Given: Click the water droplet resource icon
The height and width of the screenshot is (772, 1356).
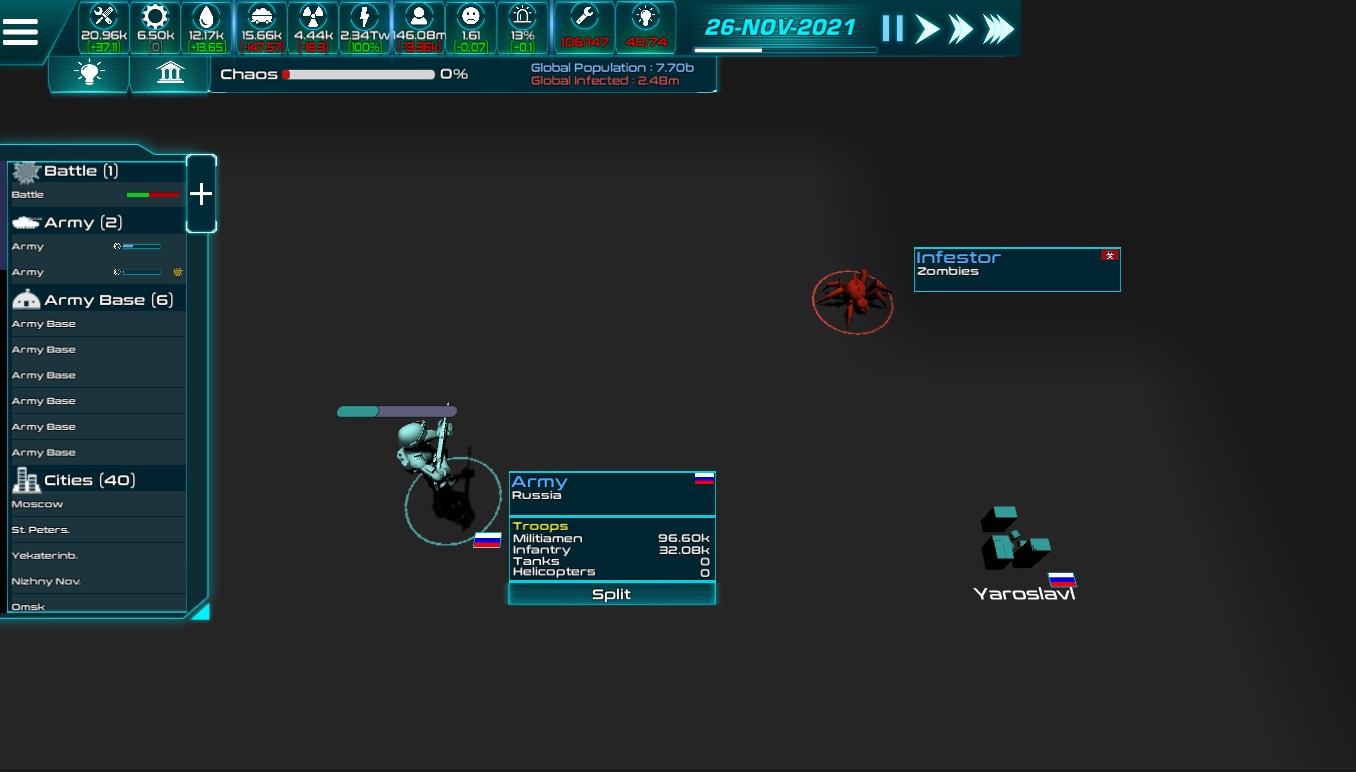Looking at the screenshot, I should 206,17.
